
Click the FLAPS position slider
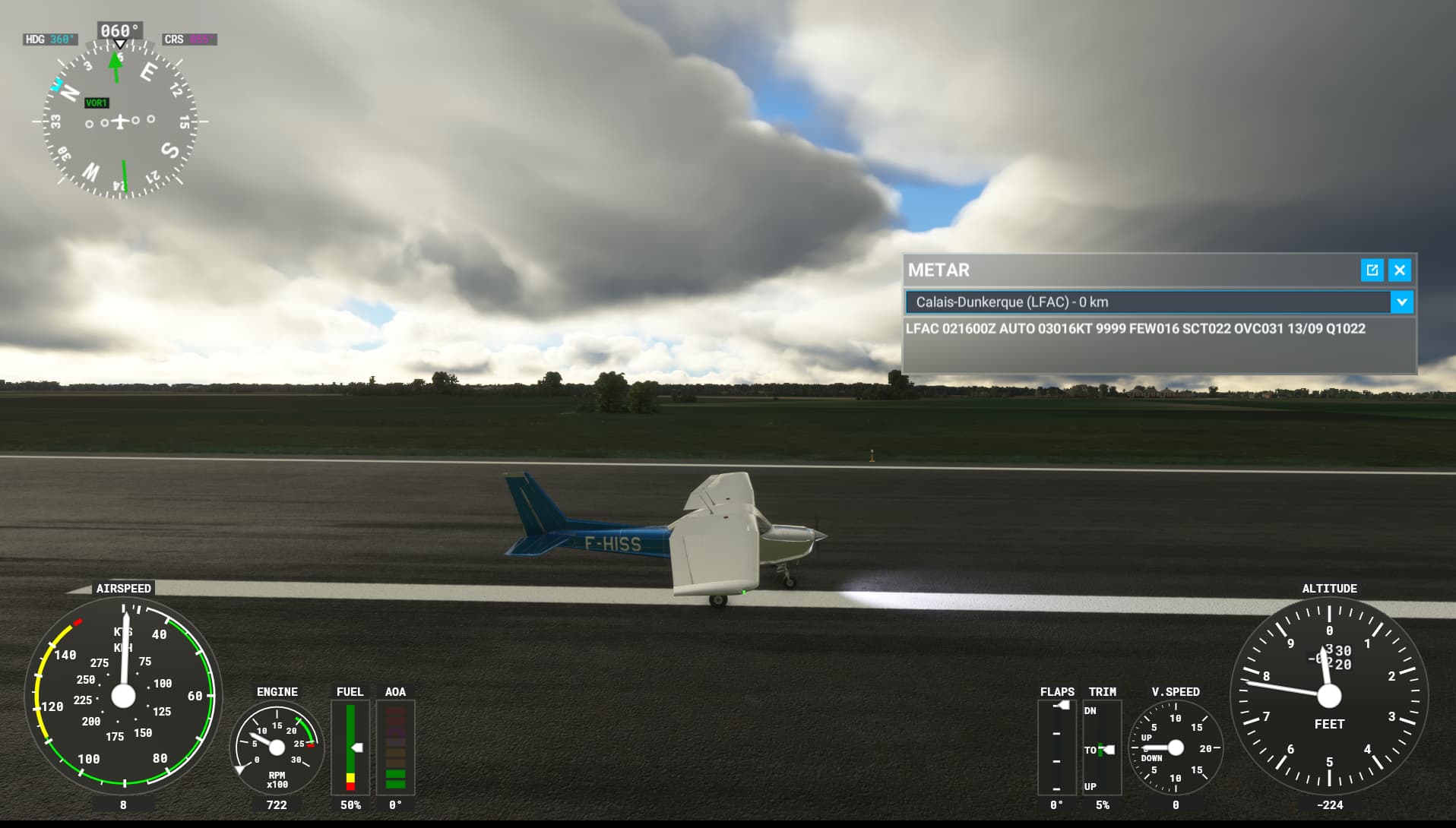point(1056,748)
